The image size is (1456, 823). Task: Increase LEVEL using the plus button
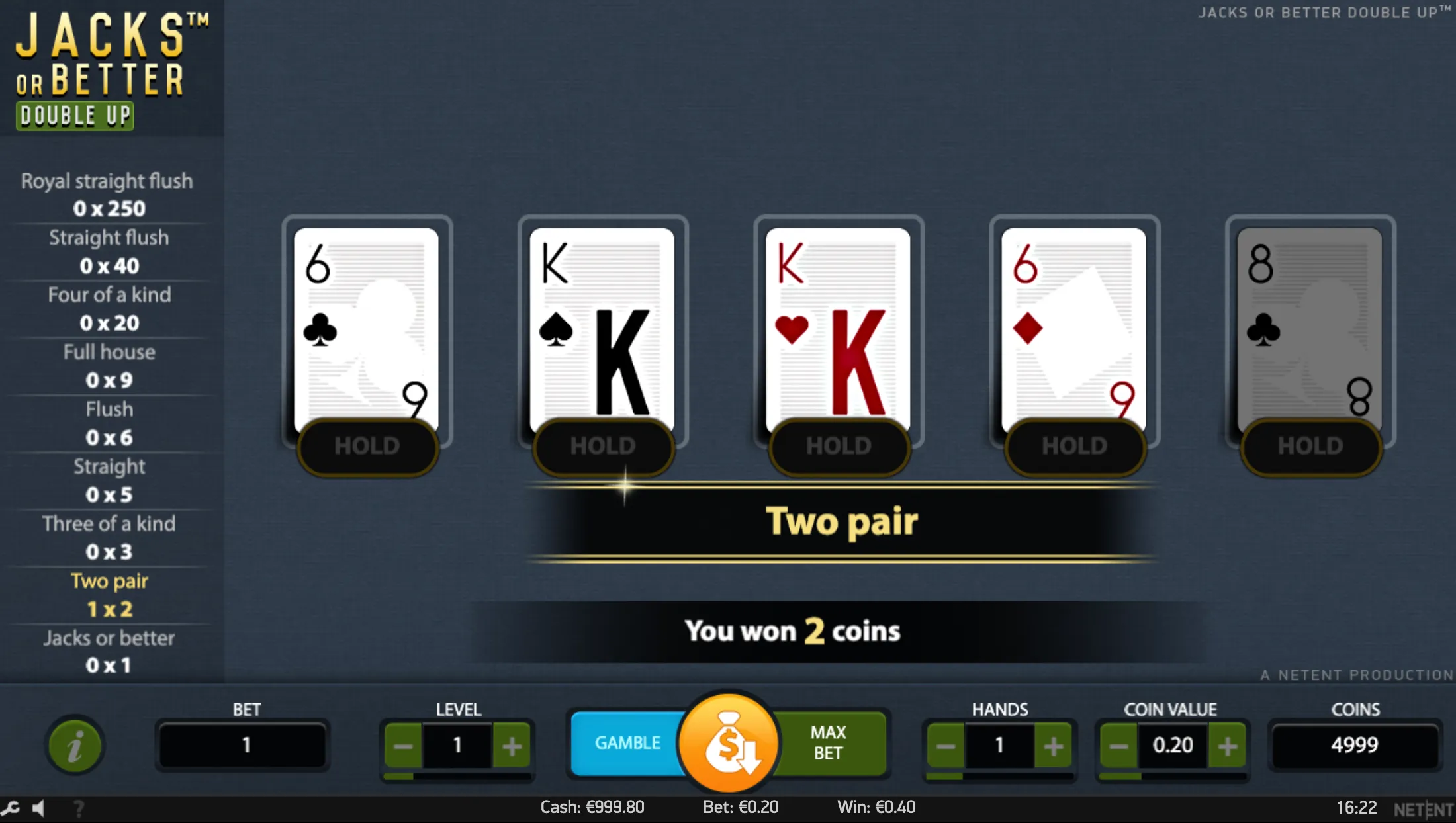(512, 745)
